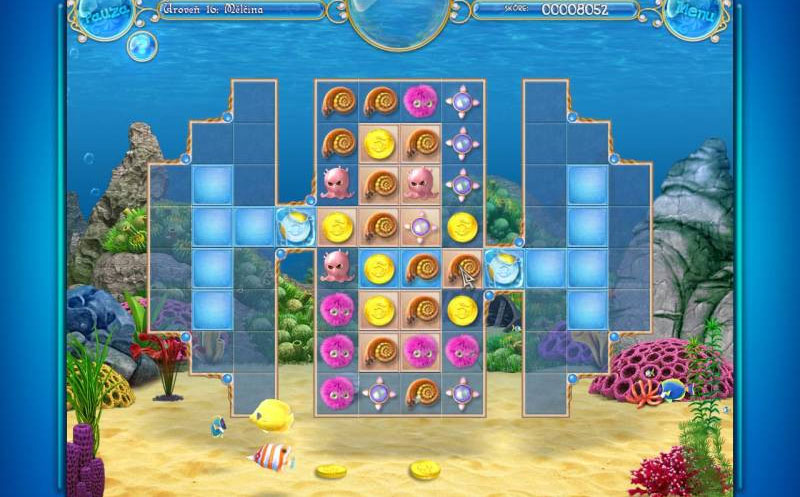Pause the game with the Pauza button

[103, 15]
